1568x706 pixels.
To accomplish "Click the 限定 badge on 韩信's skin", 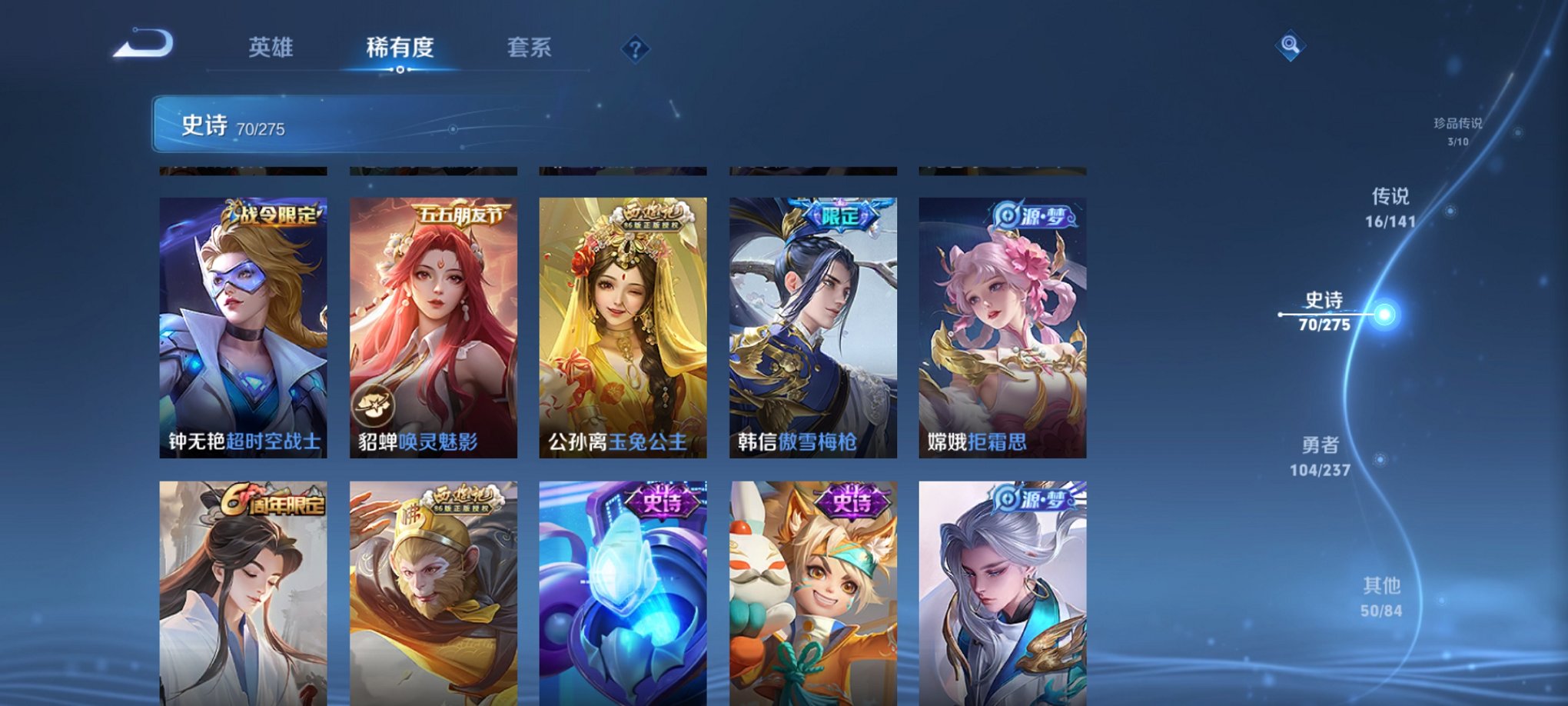I will pyautogui.click(x=841, y=216).
